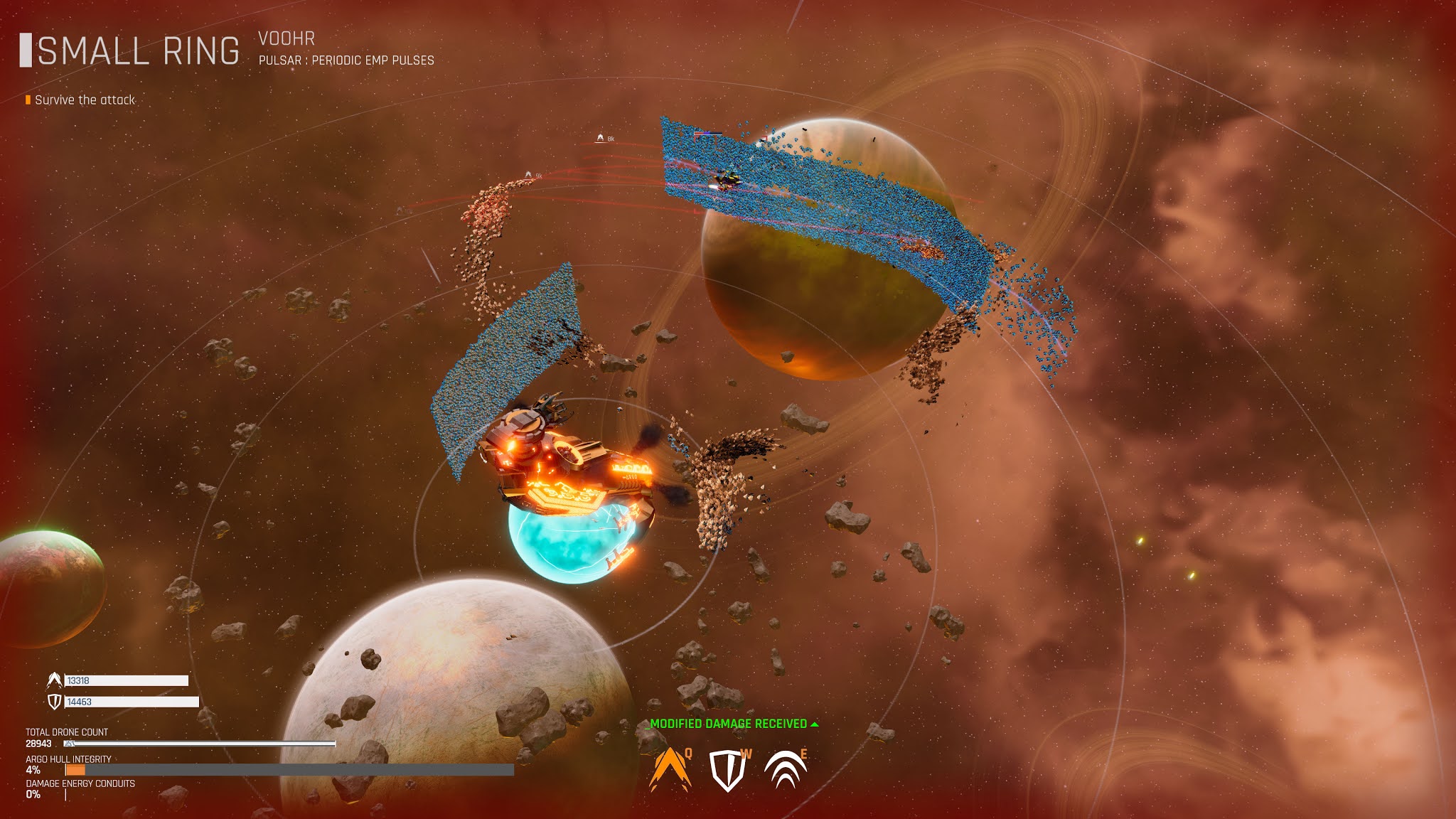The width and height of the screenshot is (1456, 819).
Task: Expand the Modified Damage Received indicator
Action: pyautogui.click(x=734, y=724)
